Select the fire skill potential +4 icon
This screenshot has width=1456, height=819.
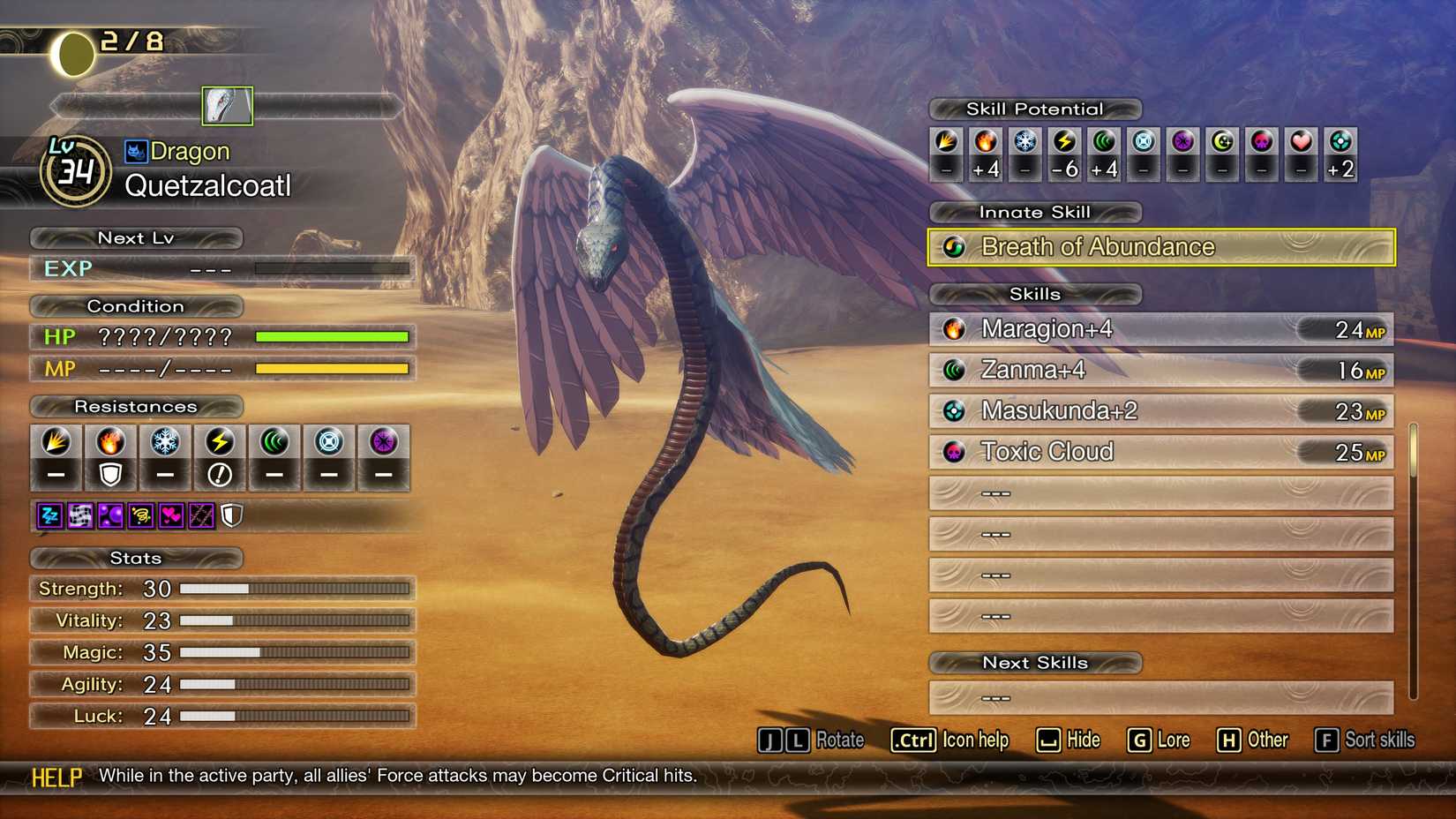click(x=986, y=141)
